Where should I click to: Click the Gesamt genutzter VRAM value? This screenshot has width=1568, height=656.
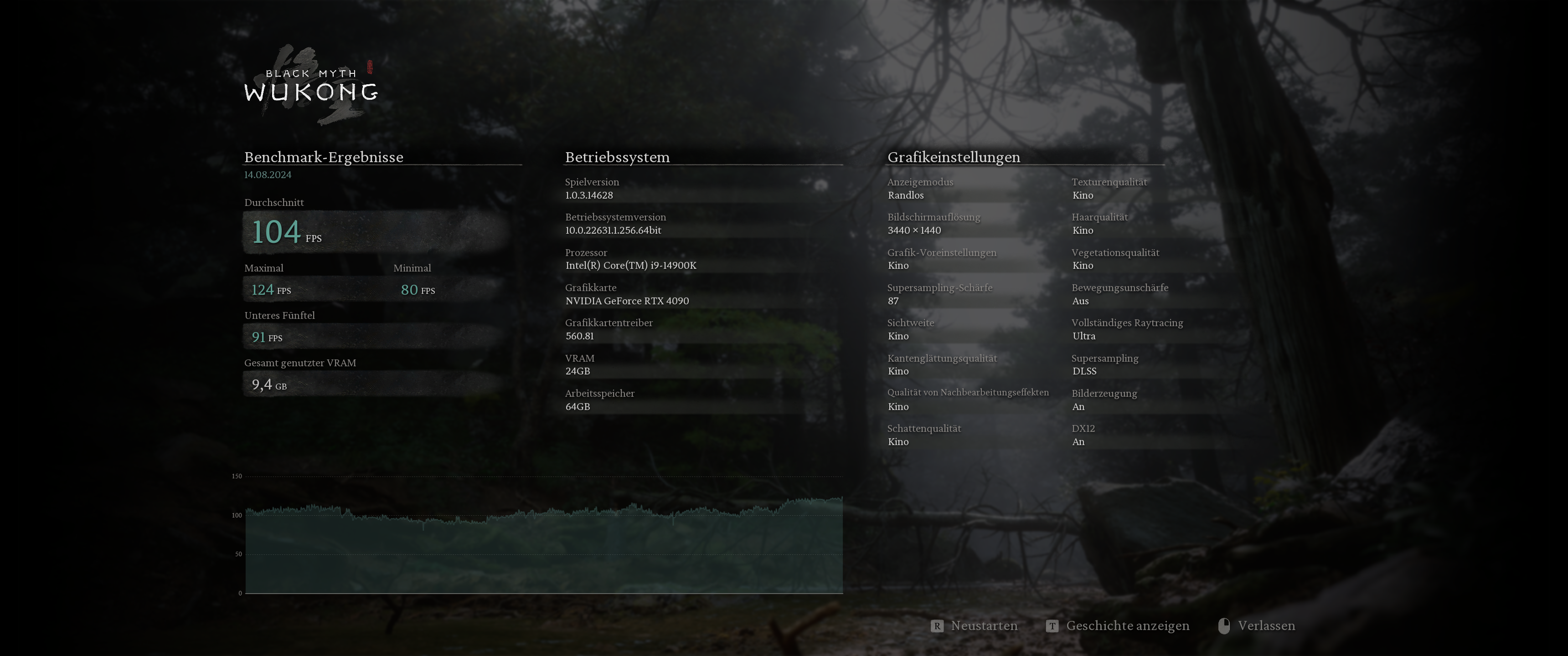(x=268, y=384)
